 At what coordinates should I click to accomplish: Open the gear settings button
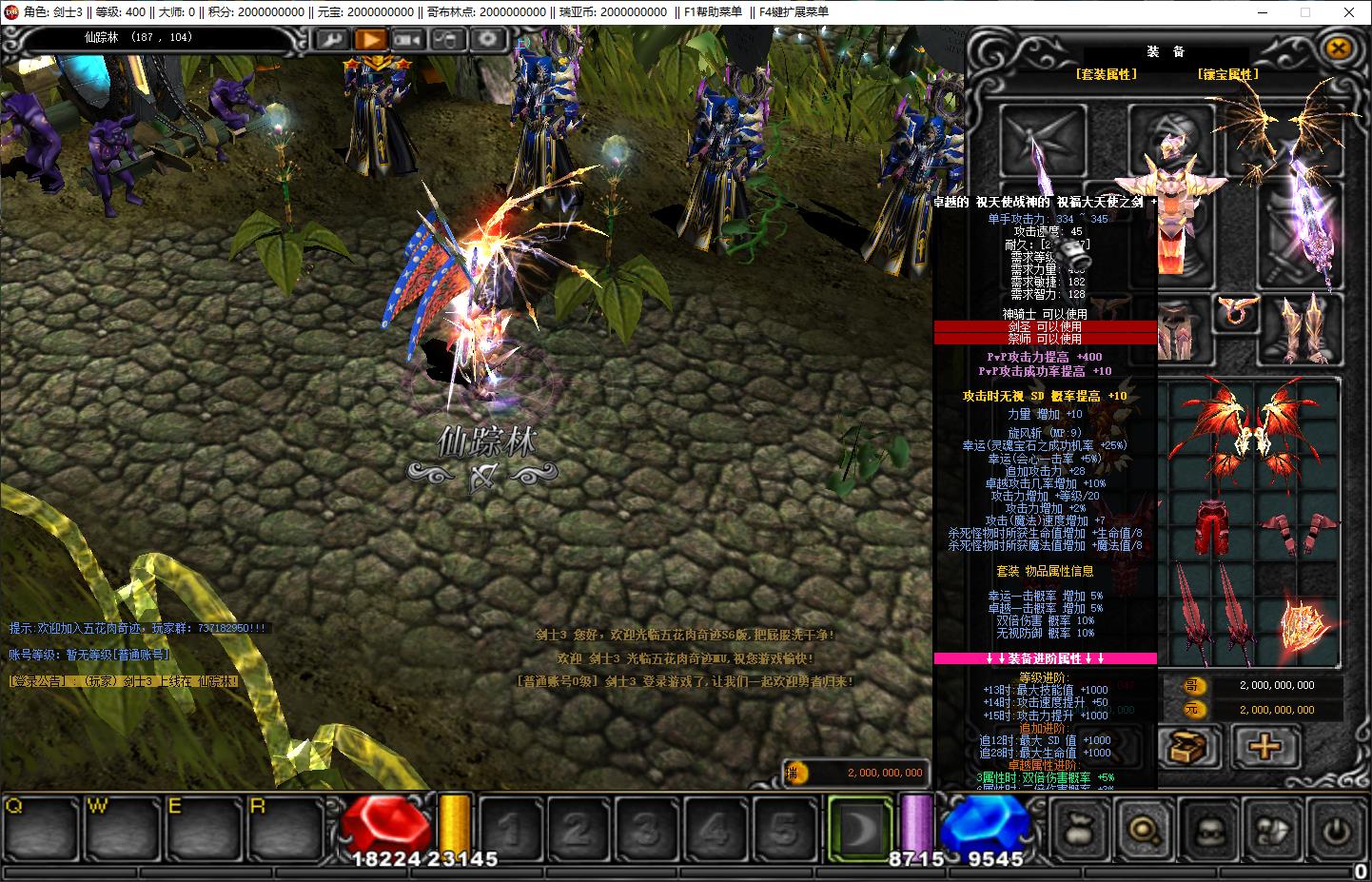click(487, 39)
